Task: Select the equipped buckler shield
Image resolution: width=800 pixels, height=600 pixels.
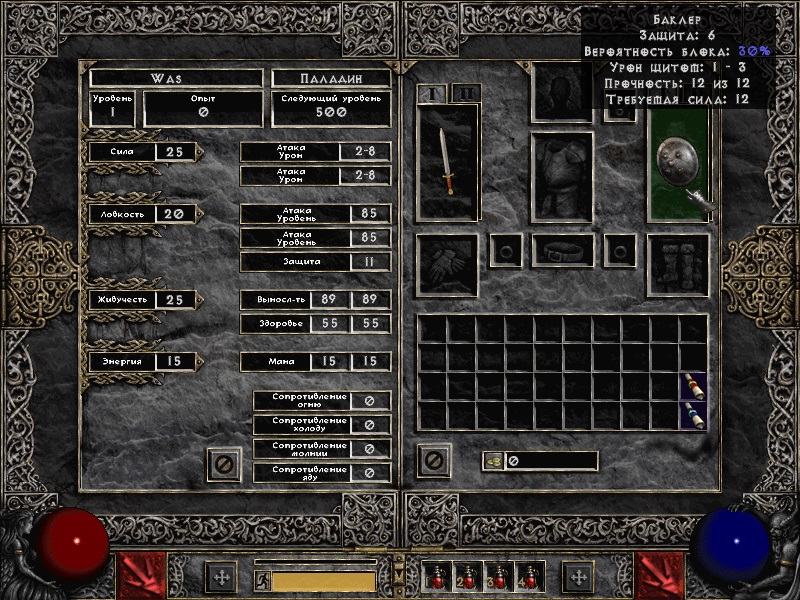Action: [x=678, y=163]
